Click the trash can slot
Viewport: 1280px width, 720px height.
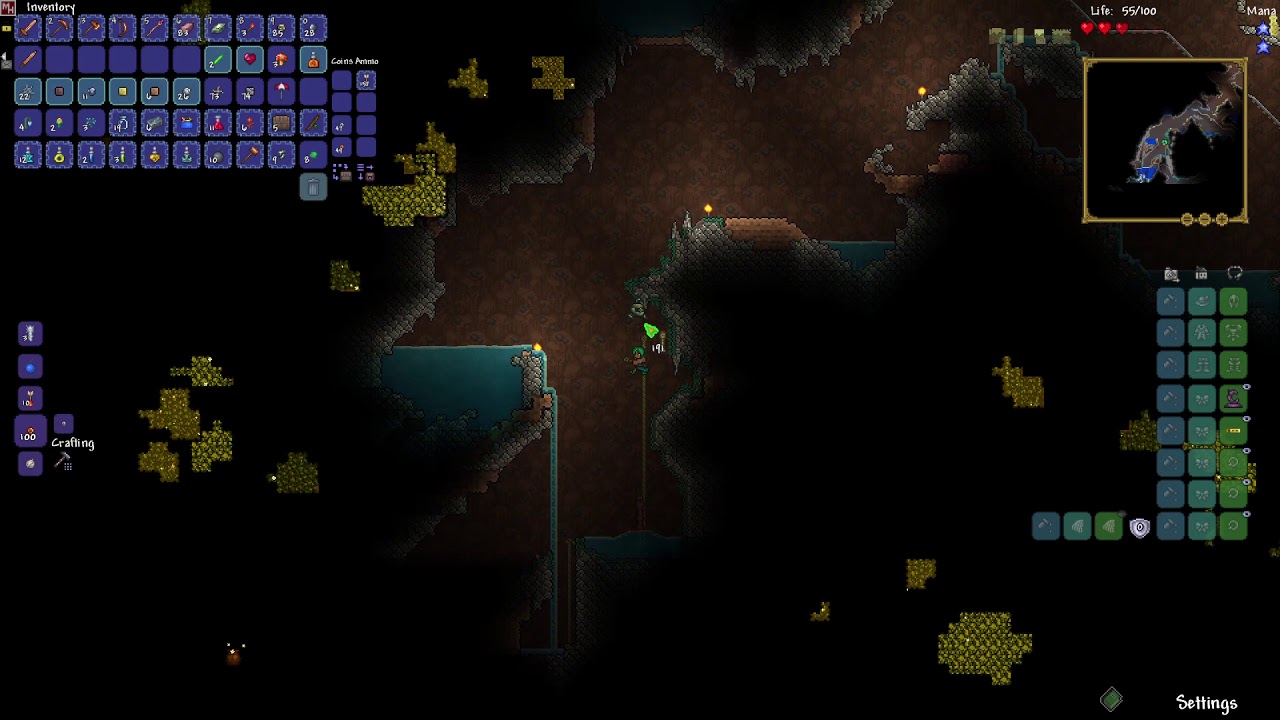pyautogui.click(x=313, y=188)
